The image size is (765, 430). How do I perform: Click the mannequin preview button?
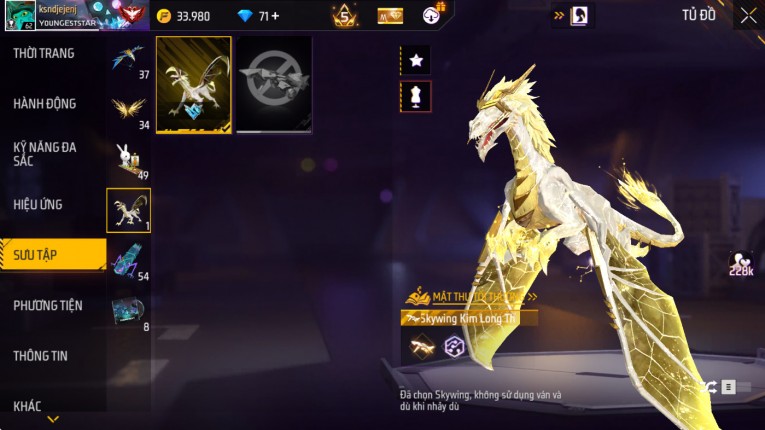pyautogui.click(x=416, y=97)
